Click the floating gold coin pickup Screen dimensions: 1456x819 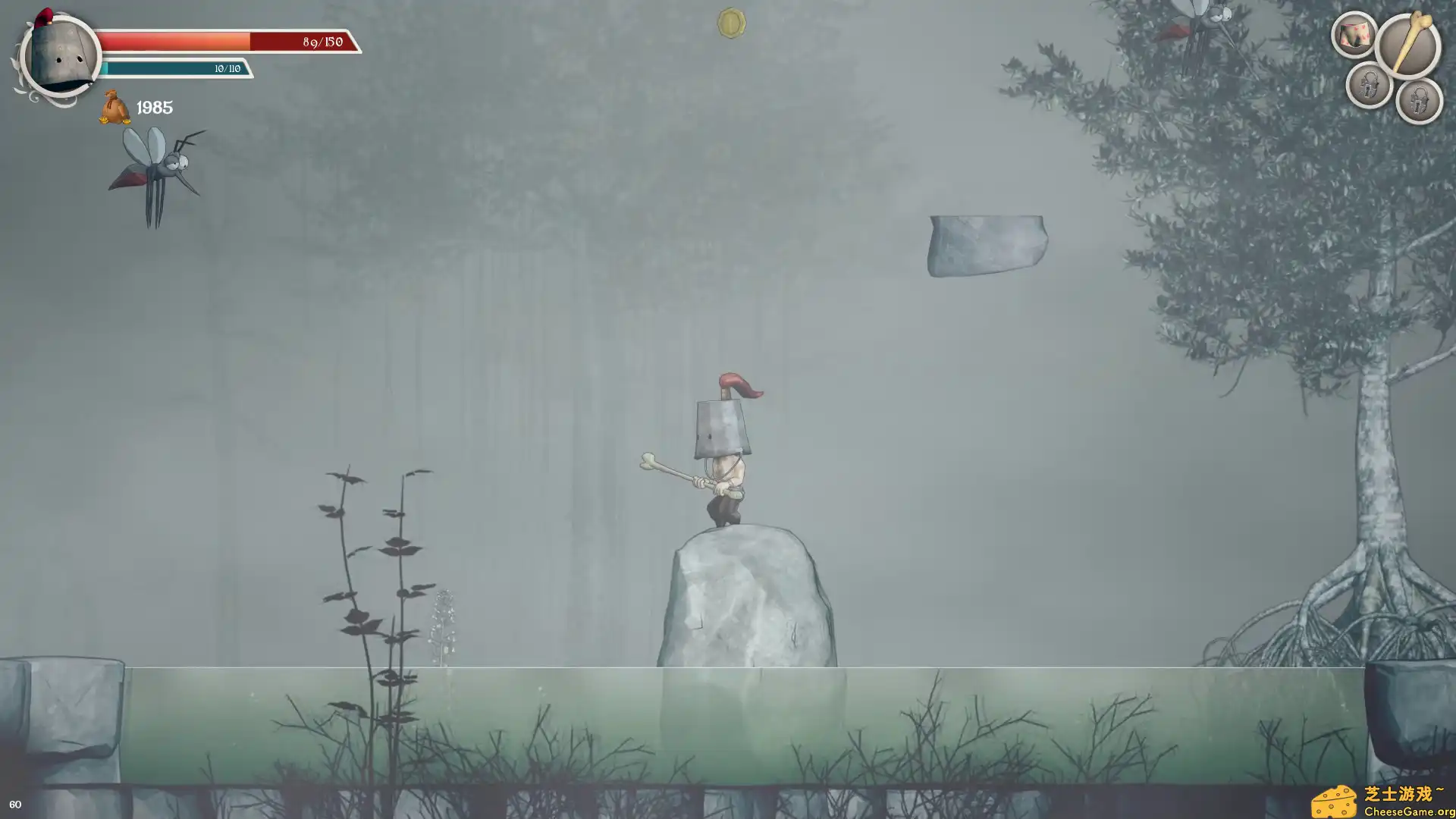pos(730,22)
